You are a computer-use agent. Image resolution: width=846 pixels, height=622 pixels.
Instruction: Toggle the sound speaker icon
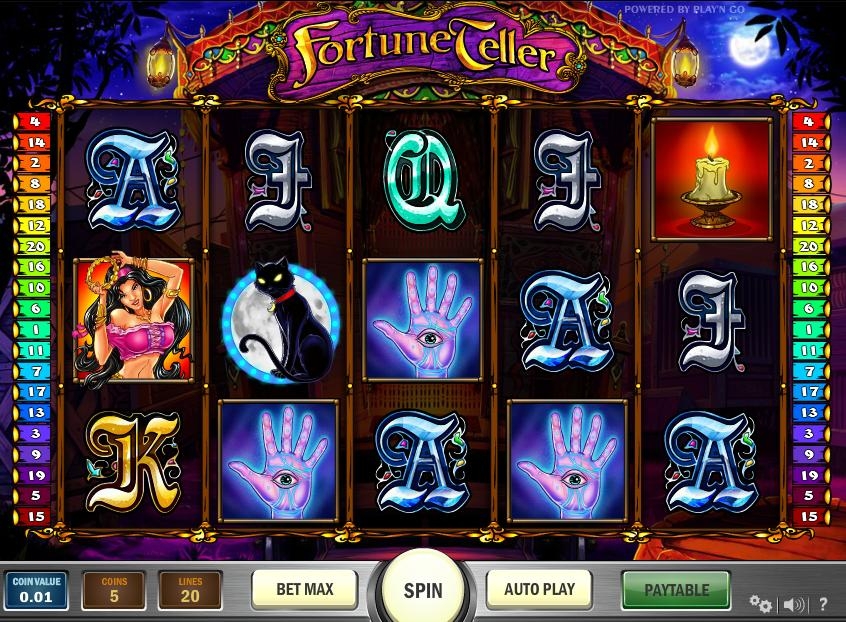click(x=794, y=604)
